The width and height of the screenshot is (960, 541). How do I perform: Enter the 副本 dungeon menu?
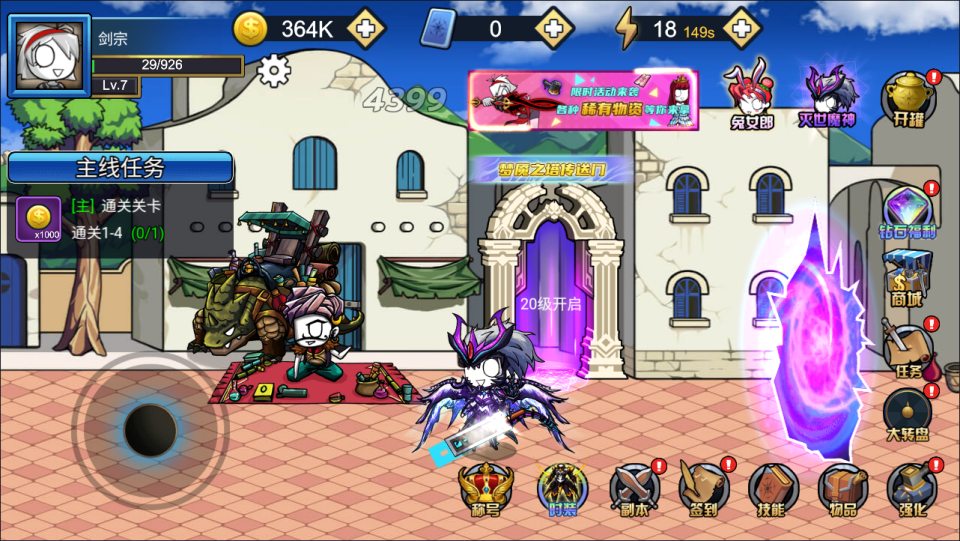click(x=634, y=489)
